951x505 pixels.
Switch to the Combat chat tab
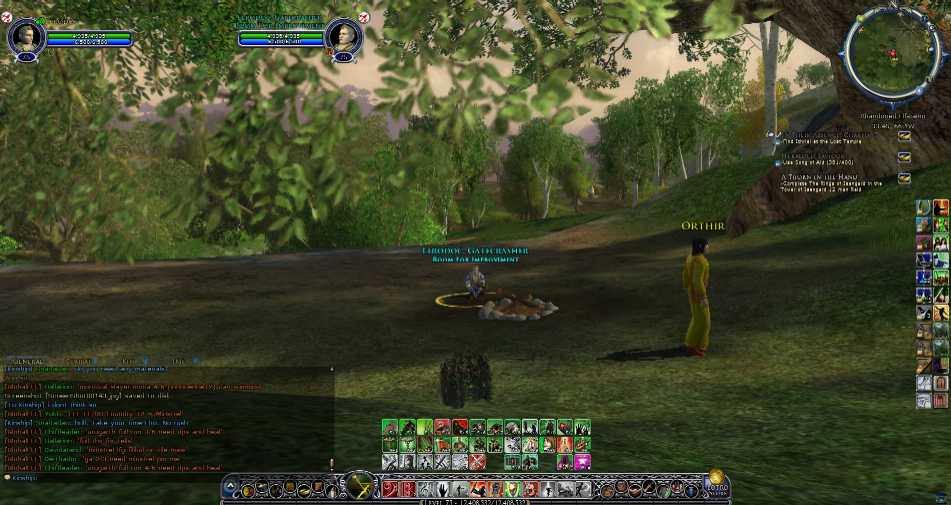point(79,360)
